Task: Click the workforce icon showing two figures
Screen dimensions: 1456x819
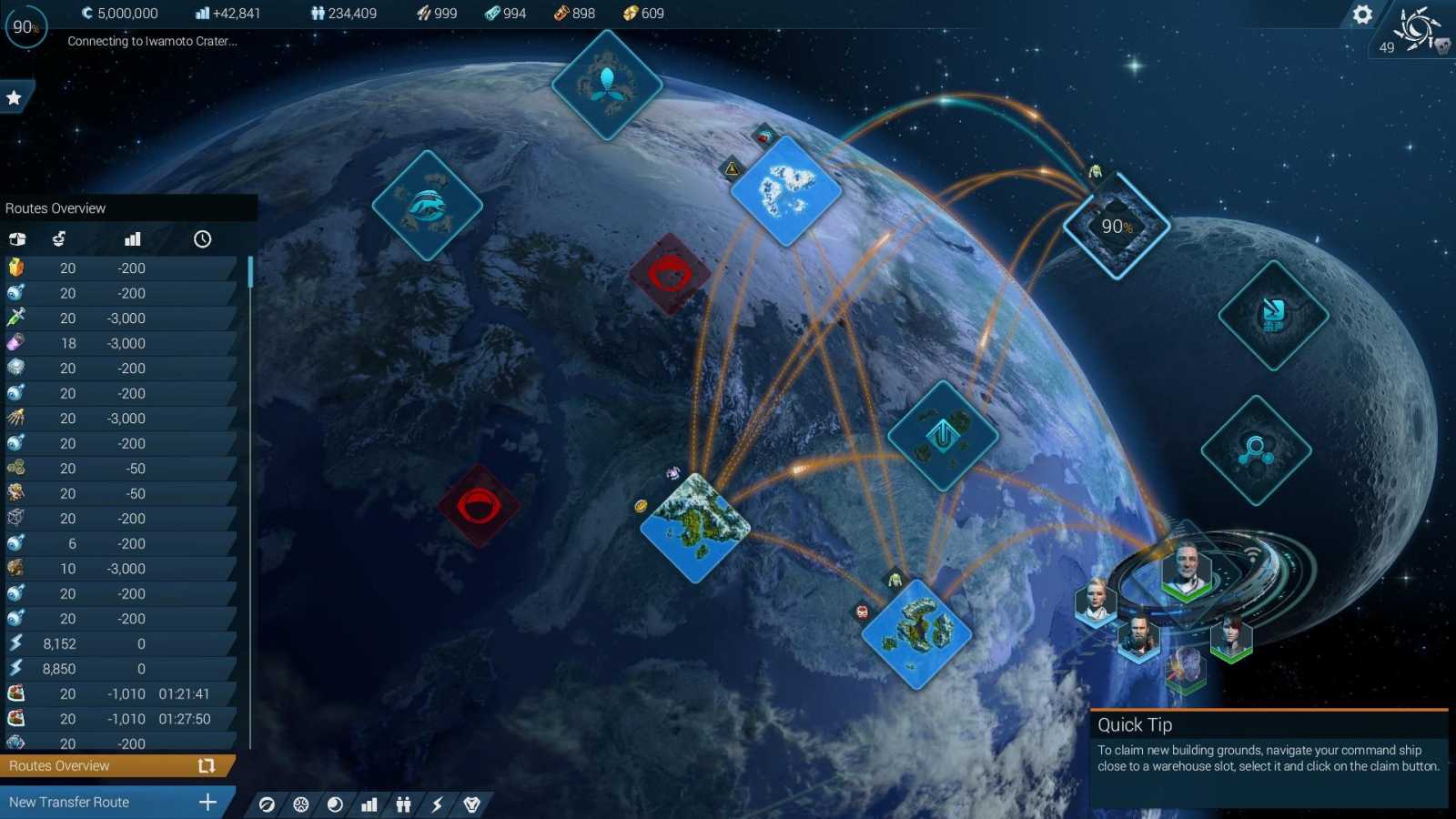Action: coord(402,804)
